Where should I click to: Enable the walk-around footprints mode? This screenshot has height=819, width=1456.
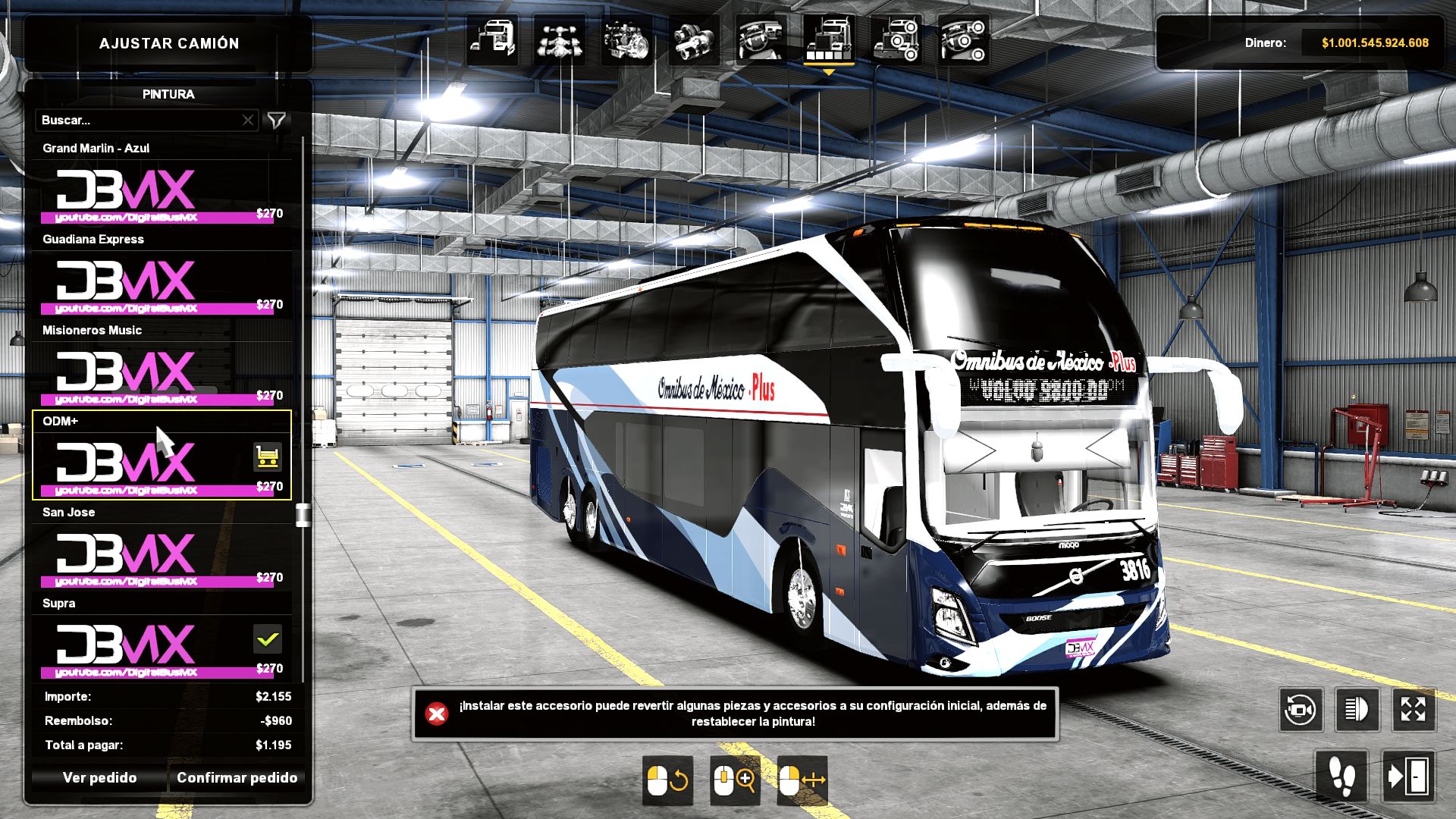point(1341,777)
